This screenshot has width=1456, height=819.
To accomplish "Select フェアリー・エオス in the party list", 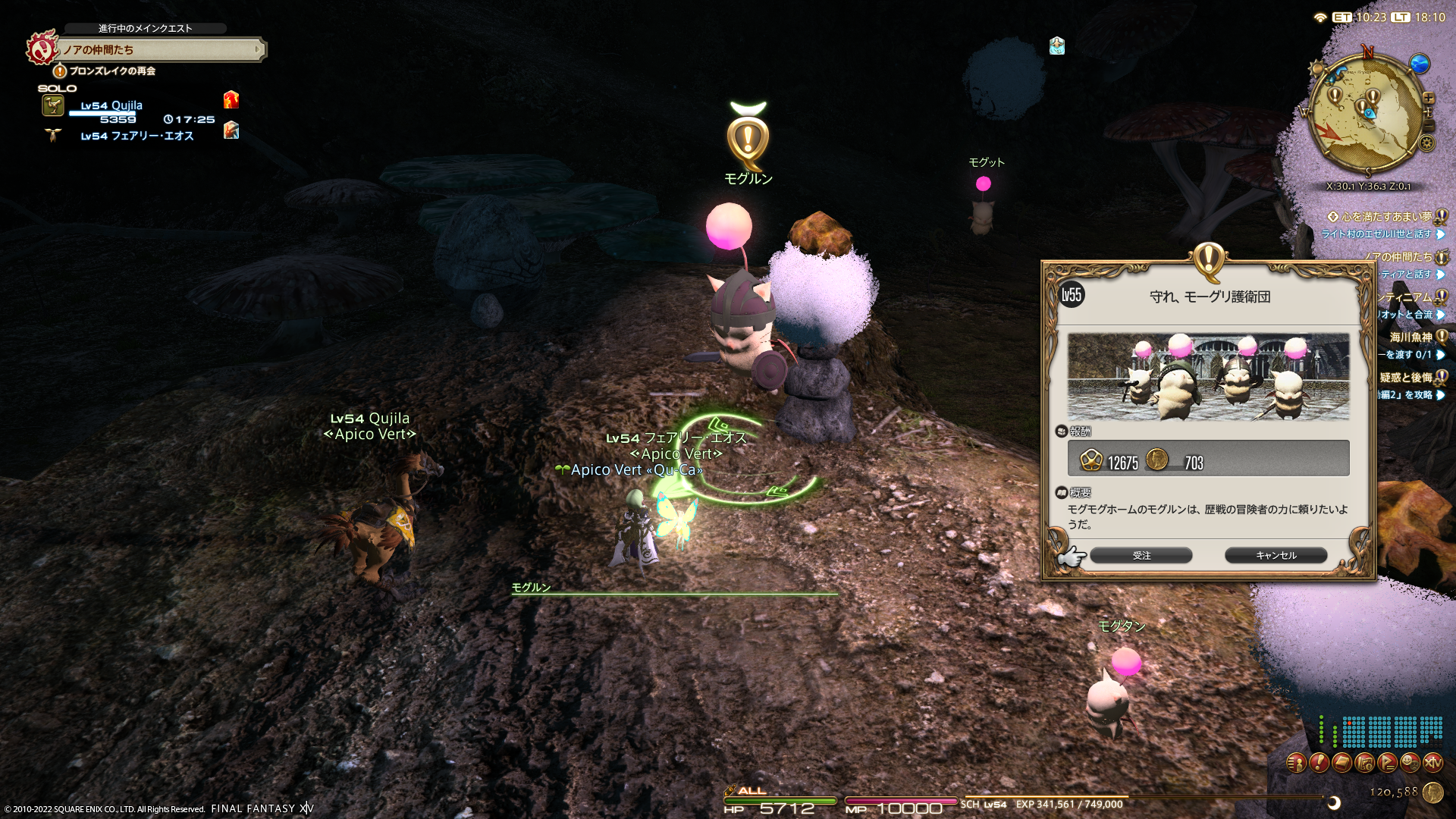I will [136, 136].
